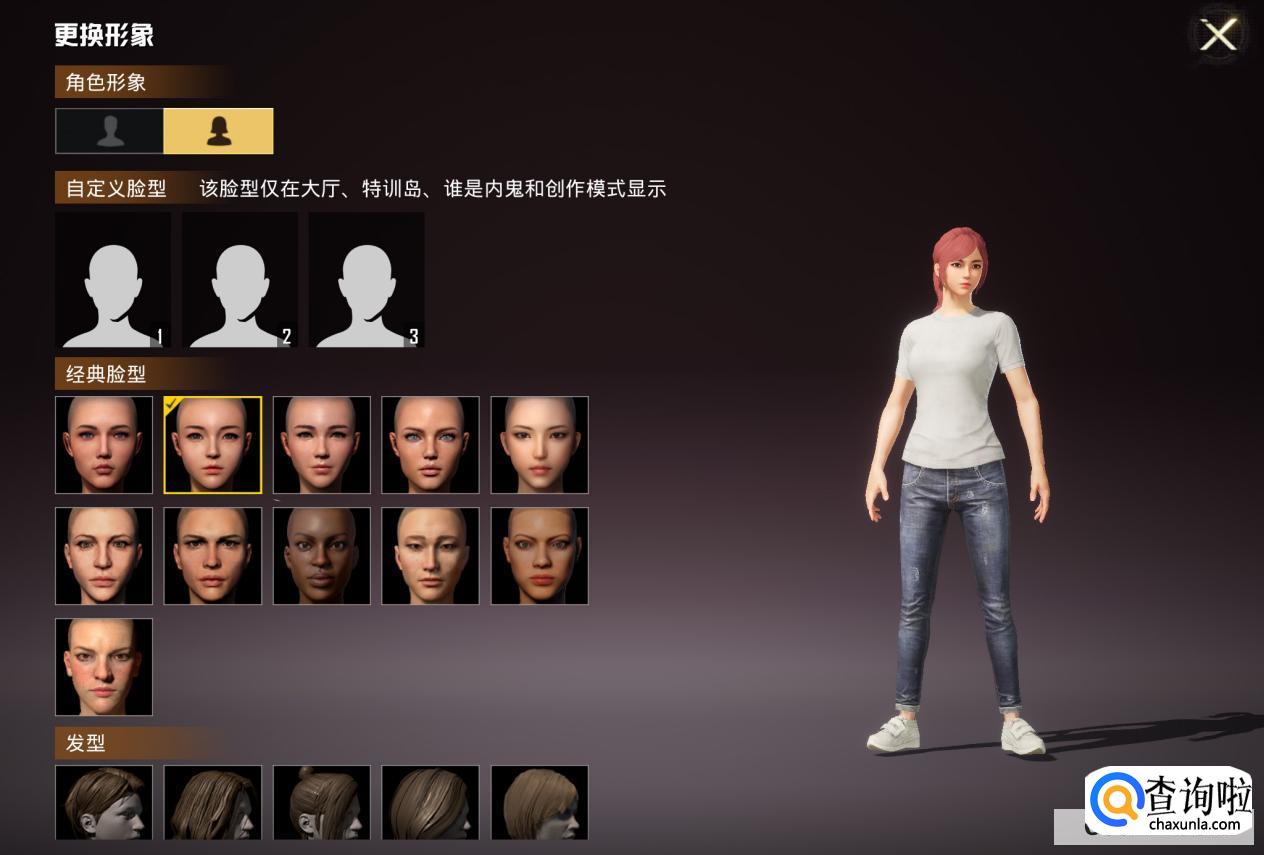Select the red-cheeked face in the last row

104,667
